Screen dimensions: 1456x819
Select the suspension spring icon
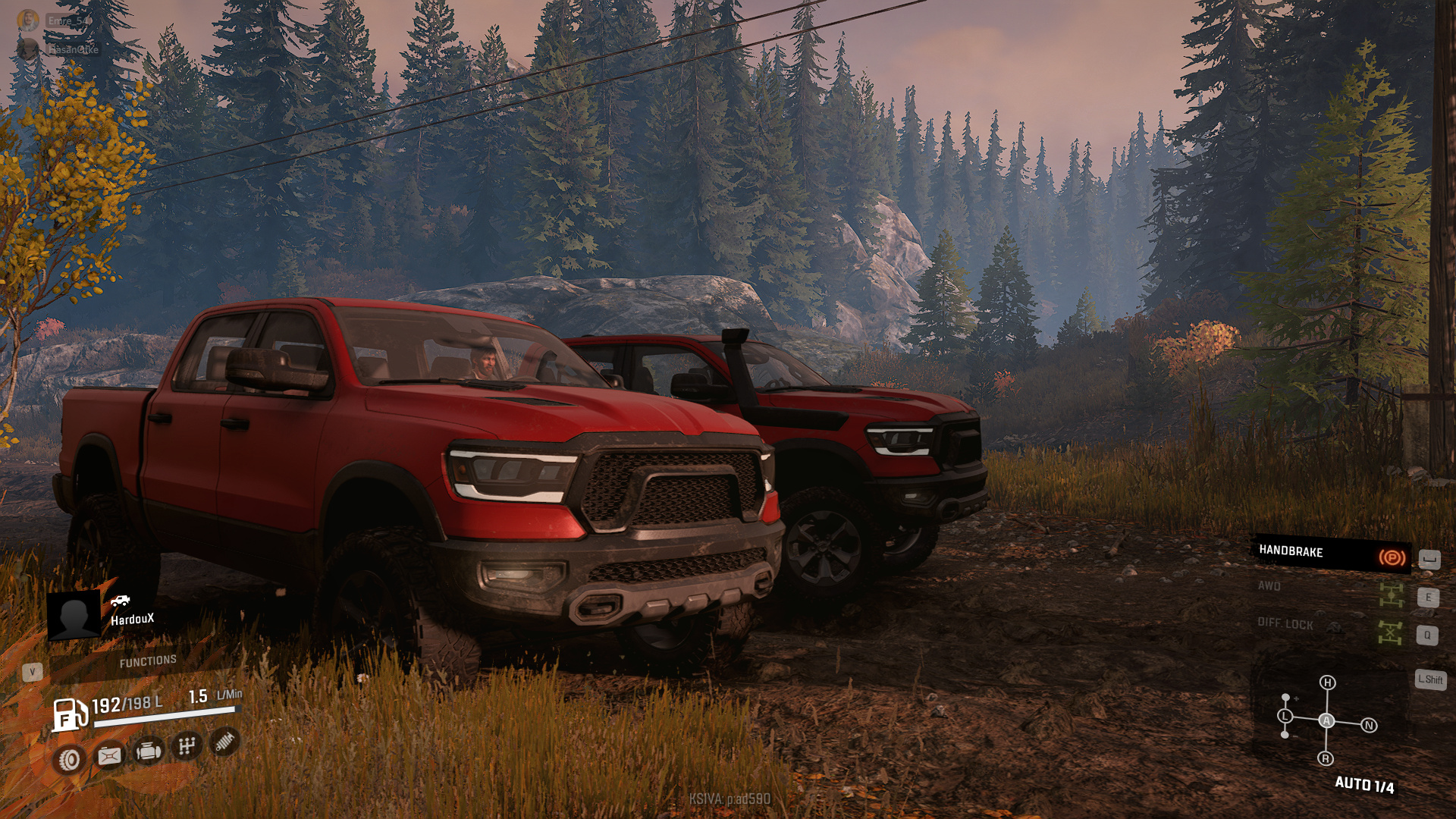click(224, 742)
